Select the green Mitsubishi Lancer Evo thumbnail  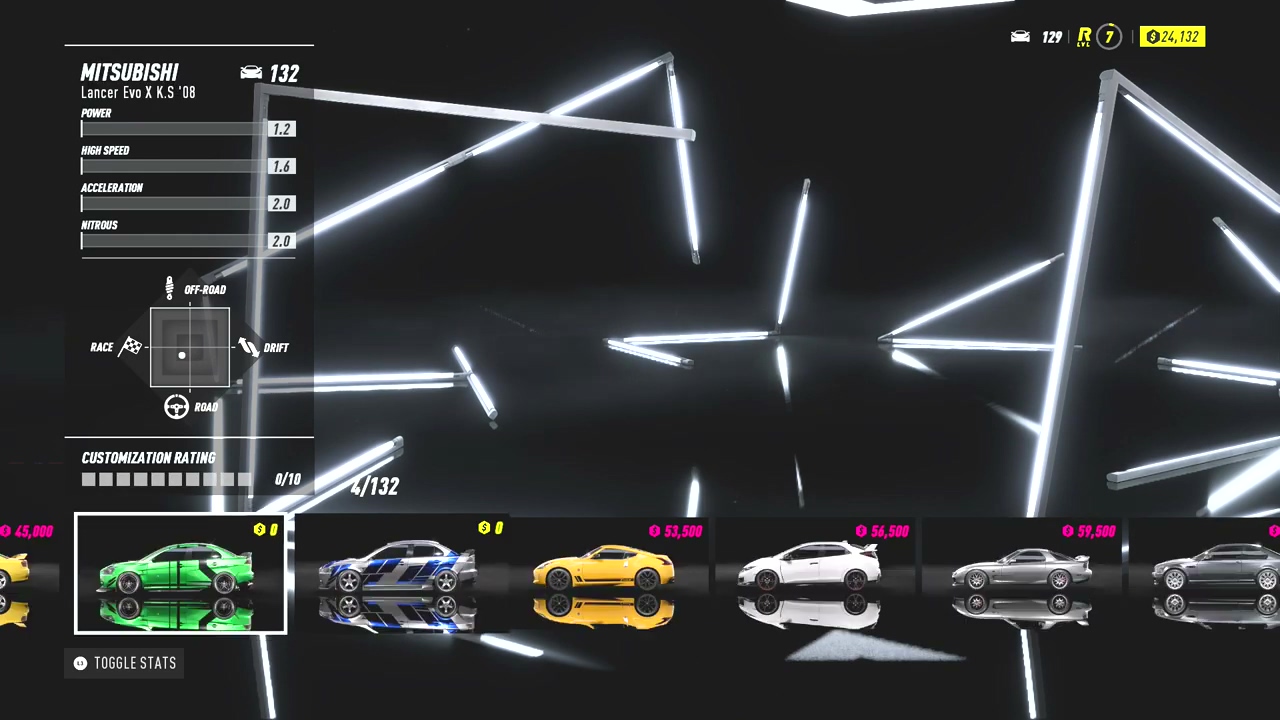coord(180,573)
